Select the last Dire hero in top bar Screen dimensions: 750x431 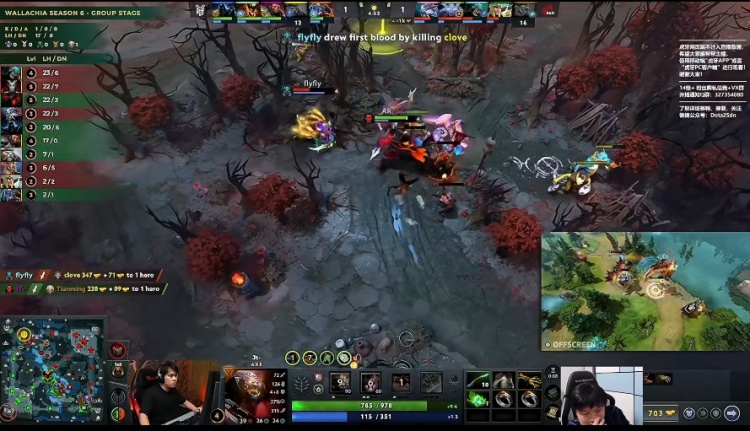pos(525,10)
